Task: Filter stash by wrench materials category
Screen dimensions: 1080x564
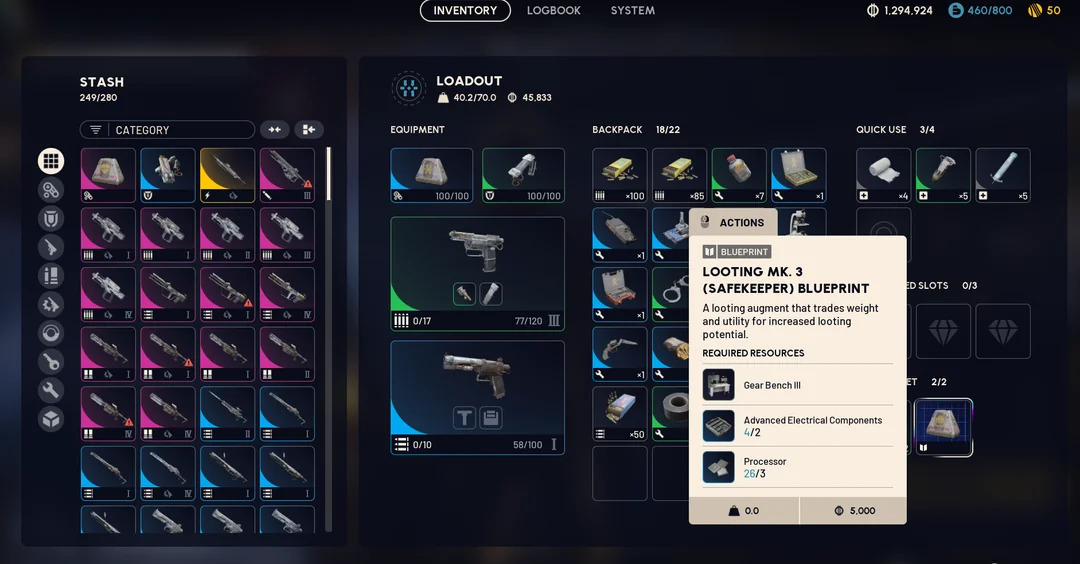Action: pos(51,391)
